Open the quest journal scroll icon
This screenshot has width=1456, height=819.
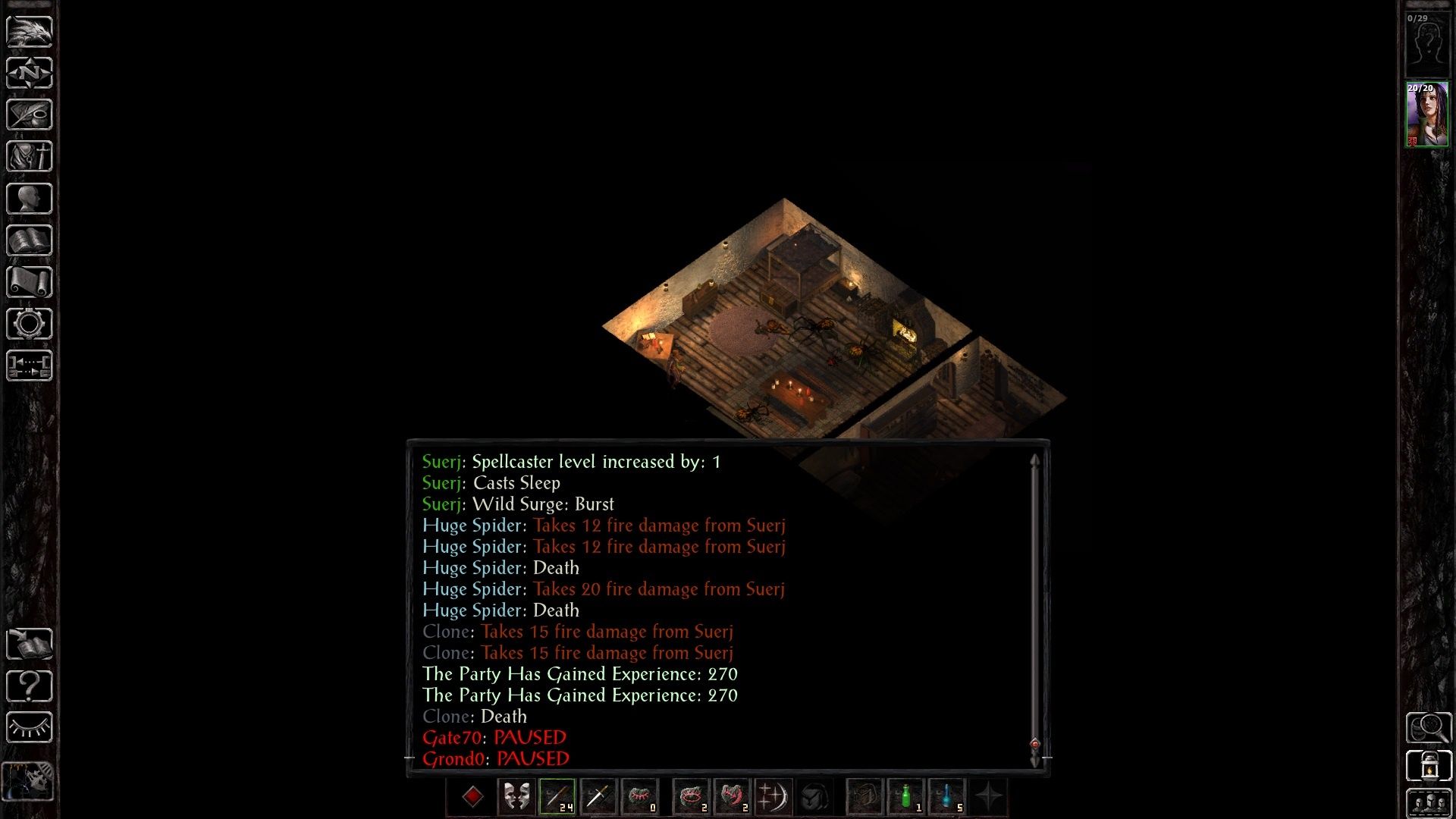tap(28, 114)
